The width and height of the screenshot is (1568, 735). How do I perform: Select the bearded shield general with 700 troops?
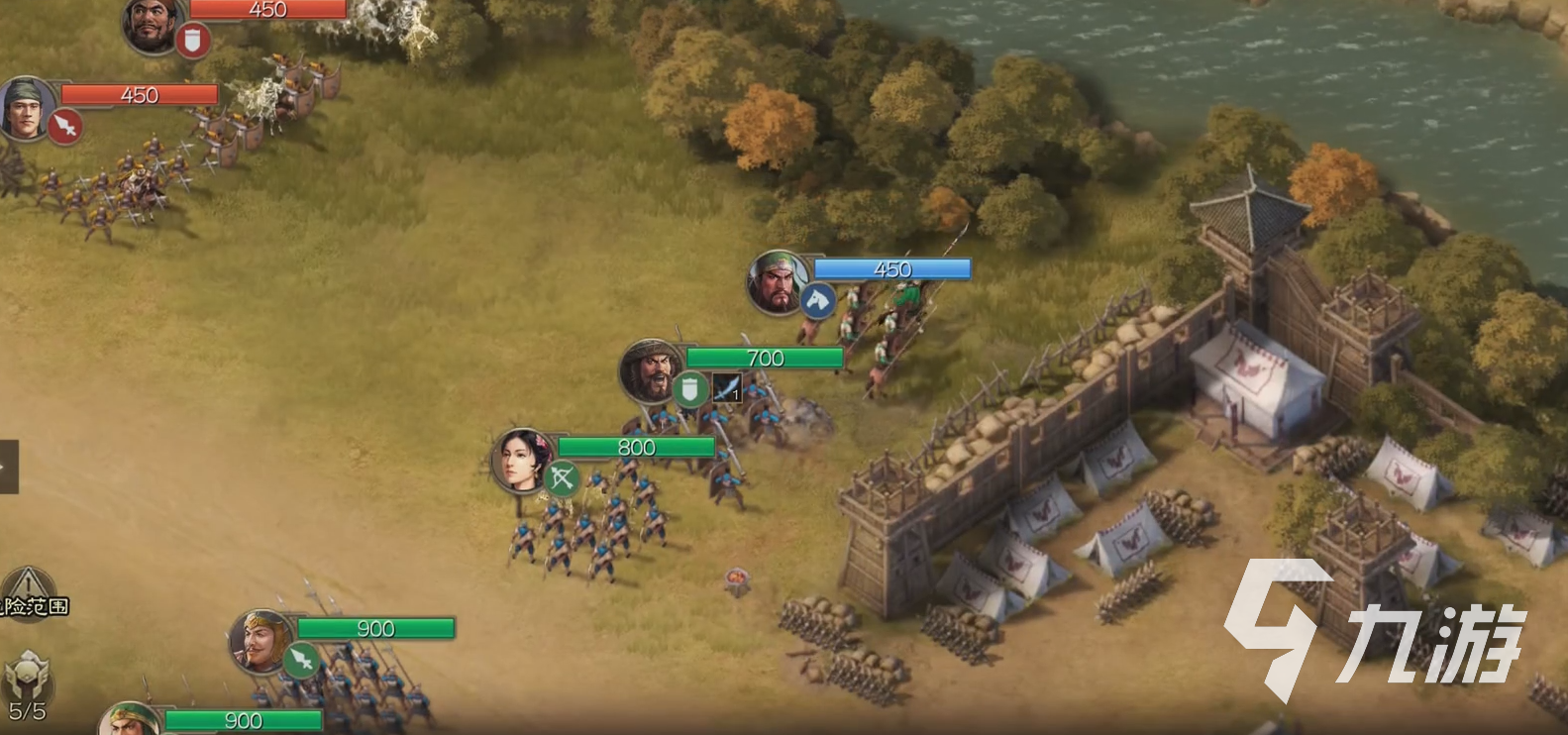[x=650, y=370]
